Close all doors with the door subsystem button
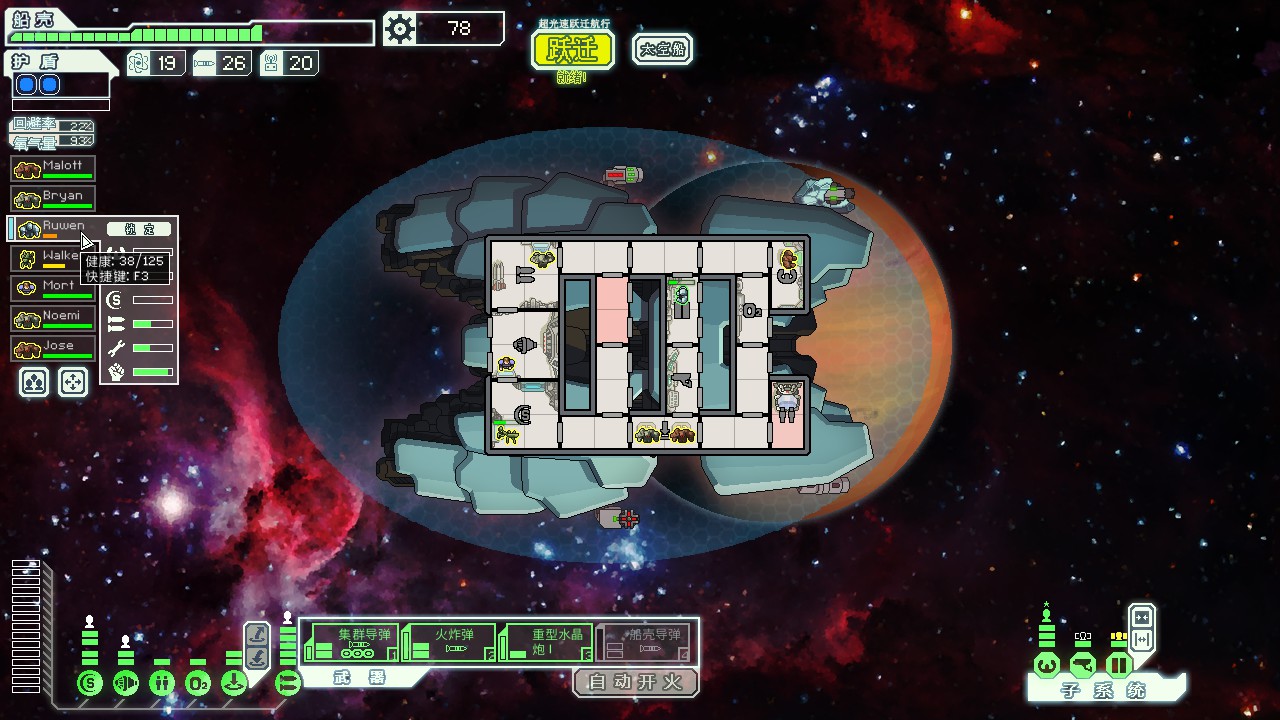Screen dimensions: 1280x720 point(1141,617)
